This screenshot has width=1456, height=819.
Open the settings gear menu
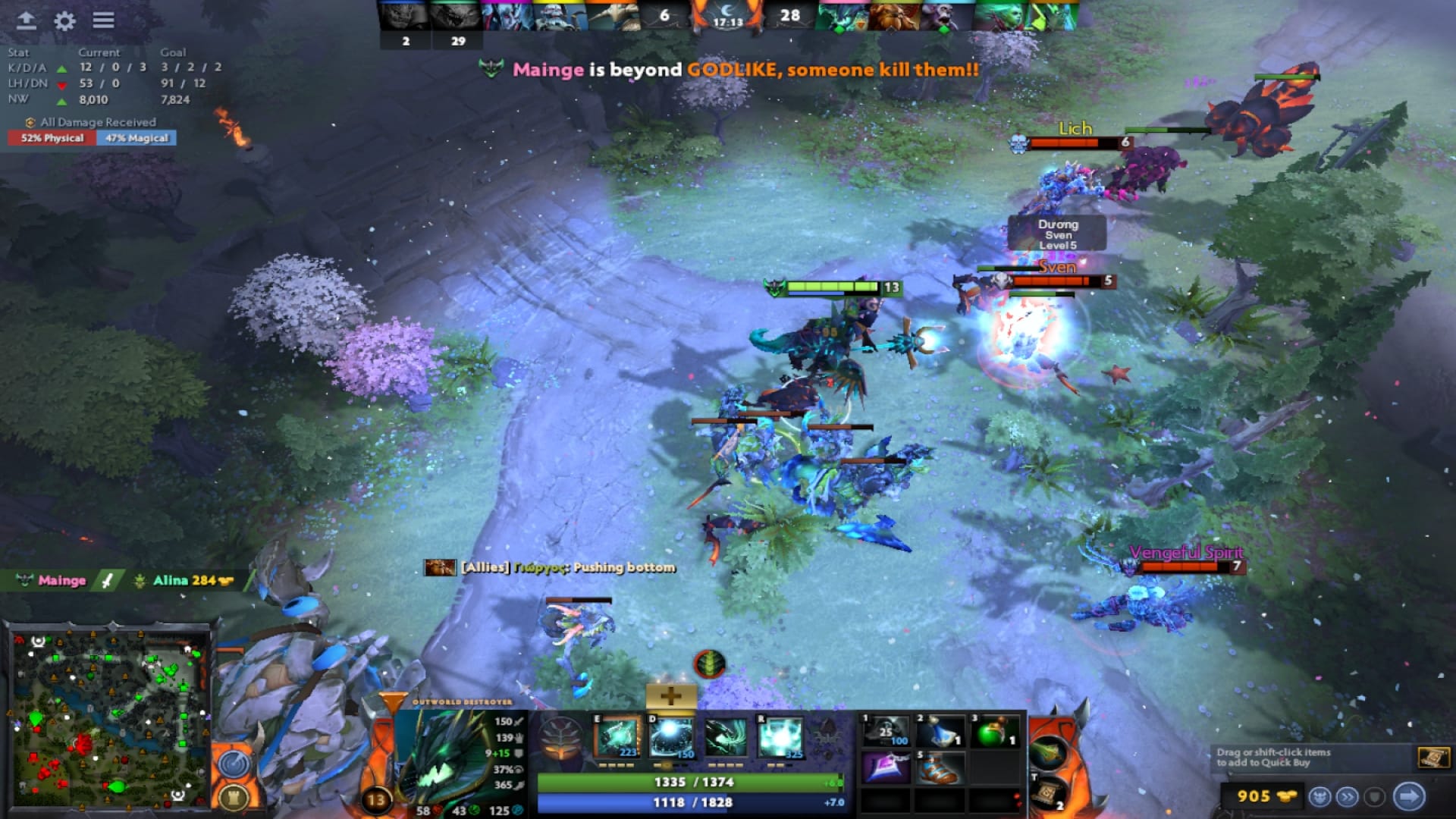coord(64,22)
